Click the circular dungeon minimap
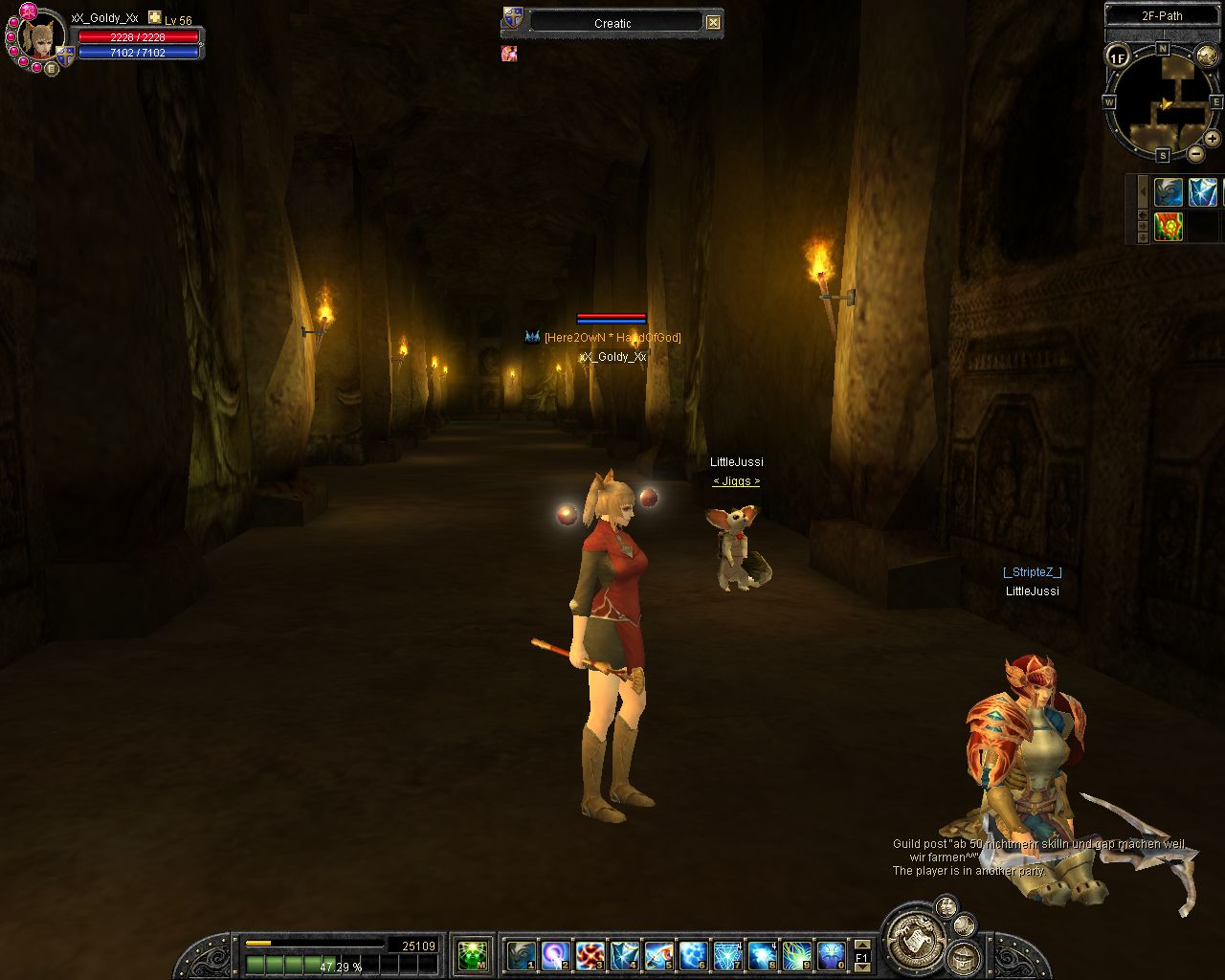The width and height of the screenshot is (1225, 980). pyautogui.click(x=1162, y=103)
